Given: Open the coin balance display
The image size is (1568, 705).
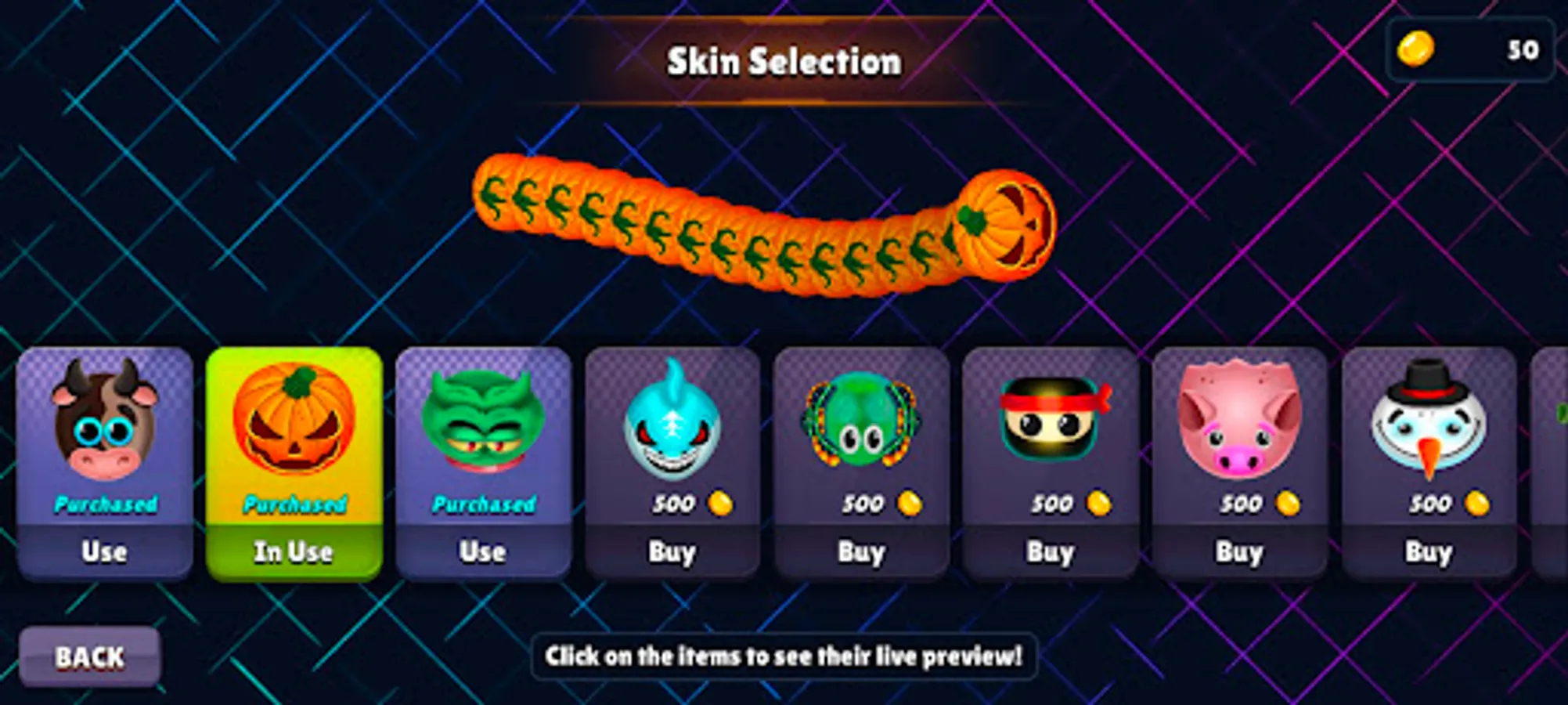Looking at the screenshot, I should 1472,52.
